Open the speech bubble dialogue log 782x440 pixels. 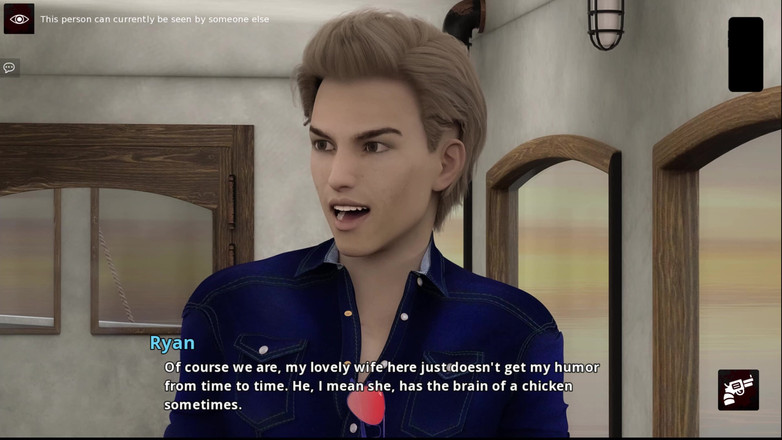(x=9, y=68)
